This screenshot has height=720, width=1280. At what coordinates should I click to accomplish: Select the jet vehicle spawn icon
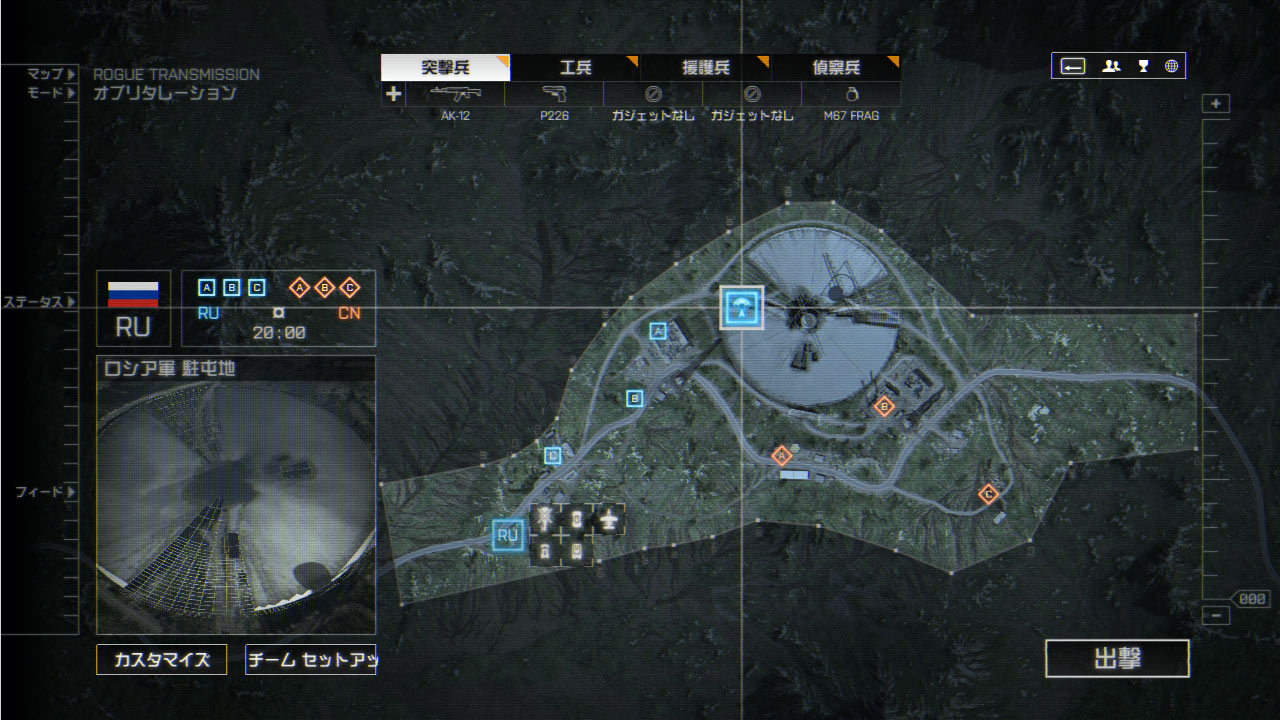(607, 518)
